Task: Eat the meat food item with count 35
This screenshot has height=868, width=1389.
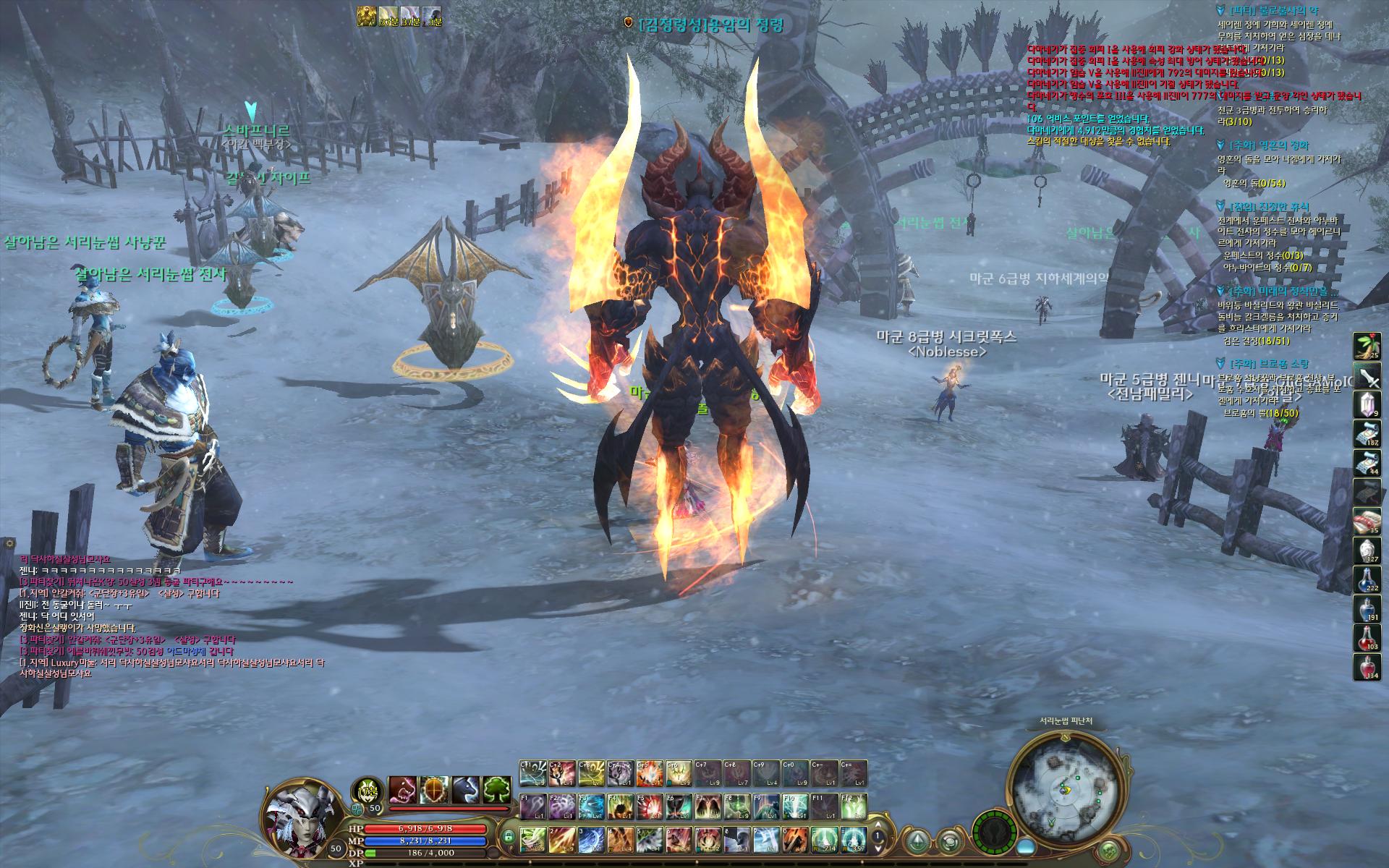Action: (1367, 521)
